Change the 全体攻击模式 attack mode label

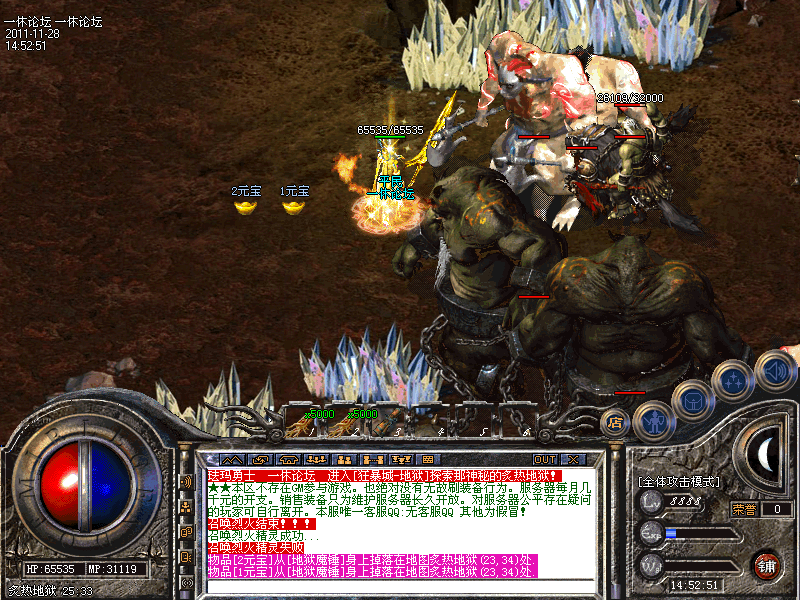tap(678, 482)
